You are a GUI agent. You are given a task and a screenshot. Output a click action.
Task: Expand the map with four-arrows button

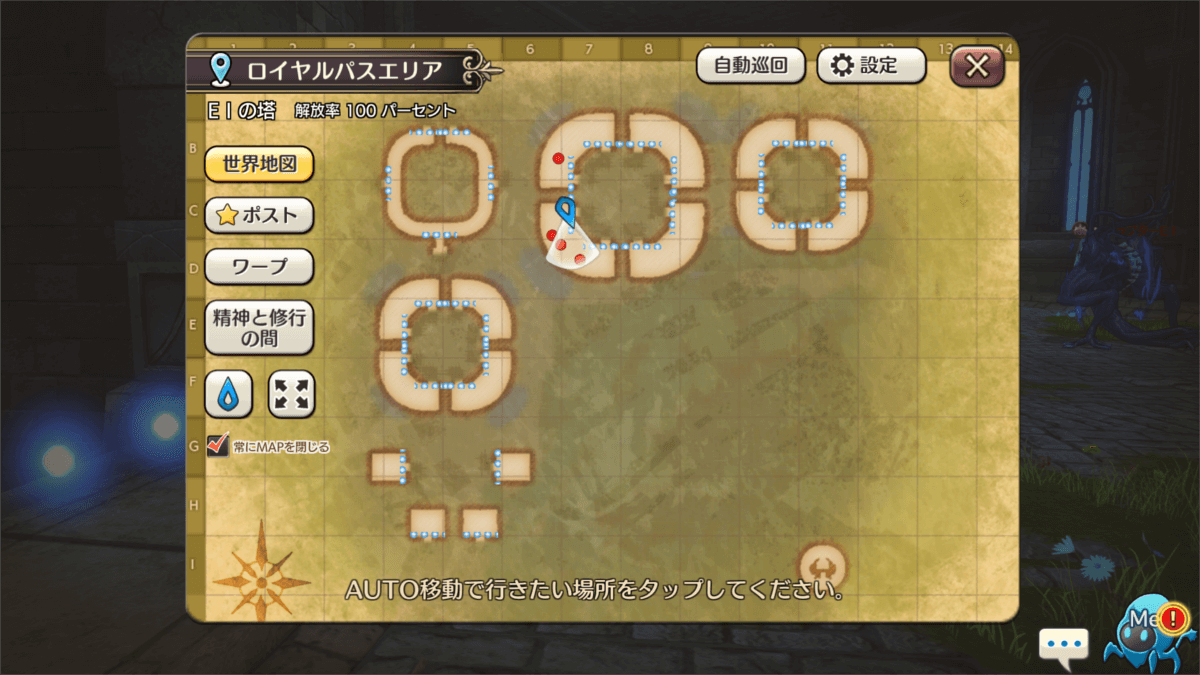pos(292,394)
